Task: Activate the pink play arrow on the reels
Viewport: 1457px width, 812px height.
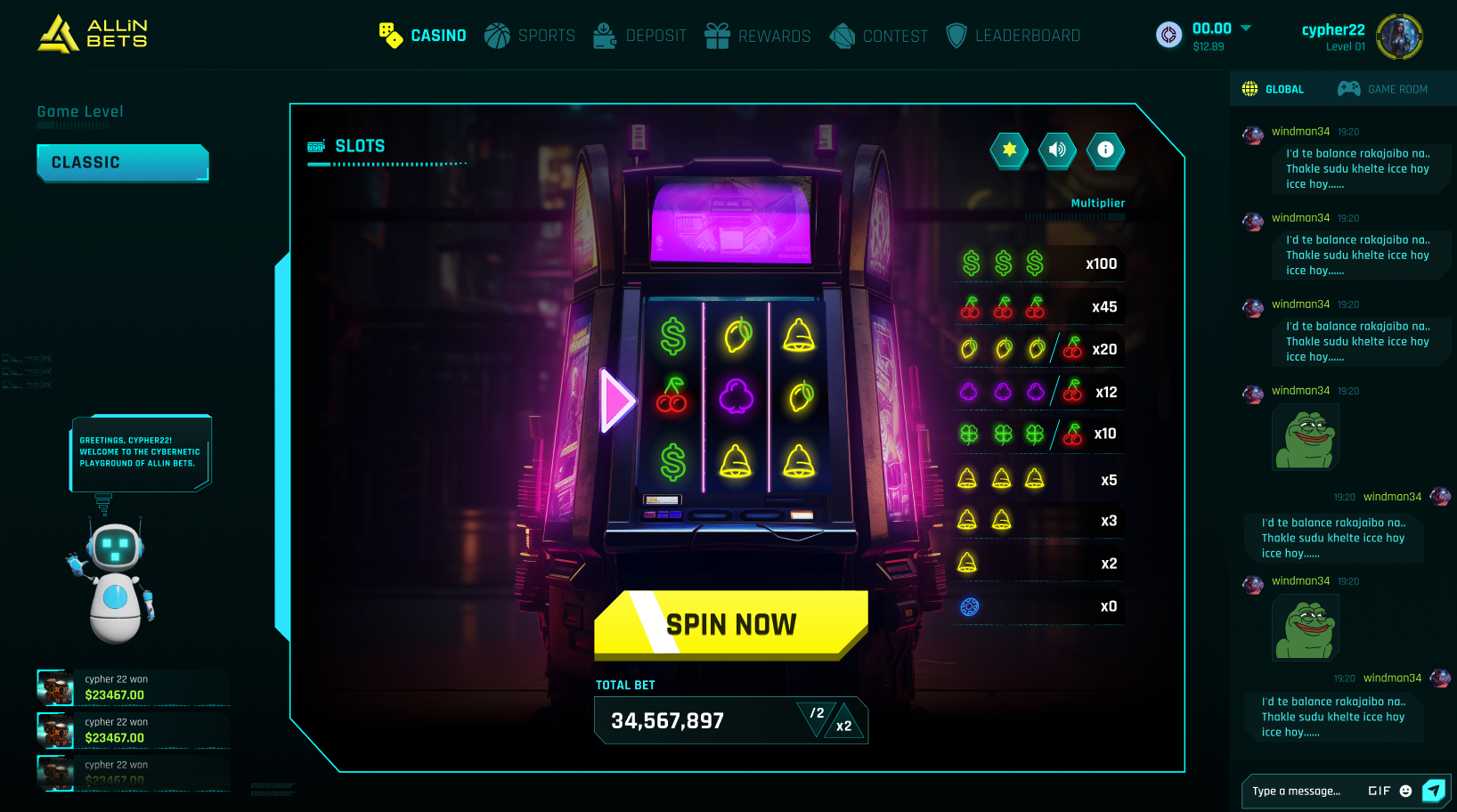Action: pos(615,402)
